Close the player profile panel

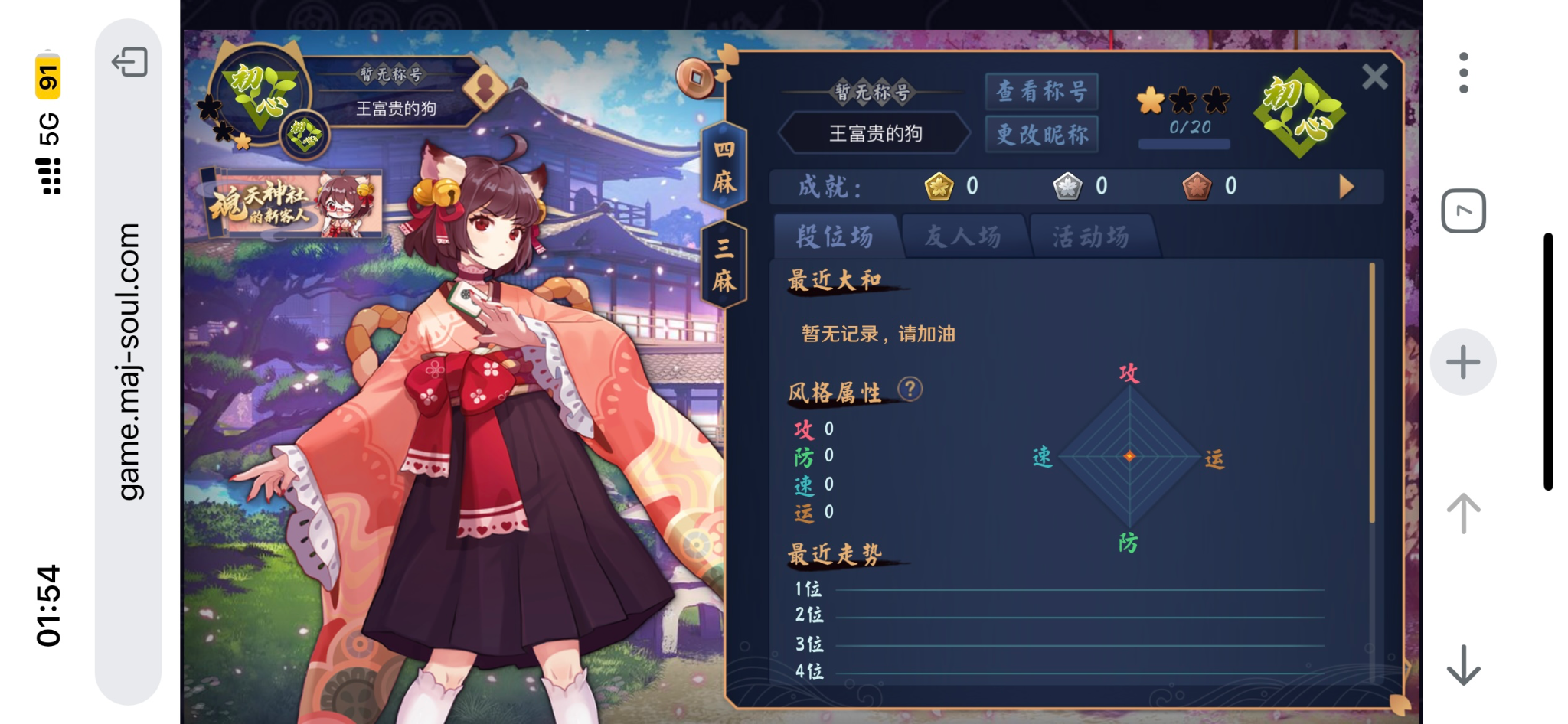[x=1374, y=77]
